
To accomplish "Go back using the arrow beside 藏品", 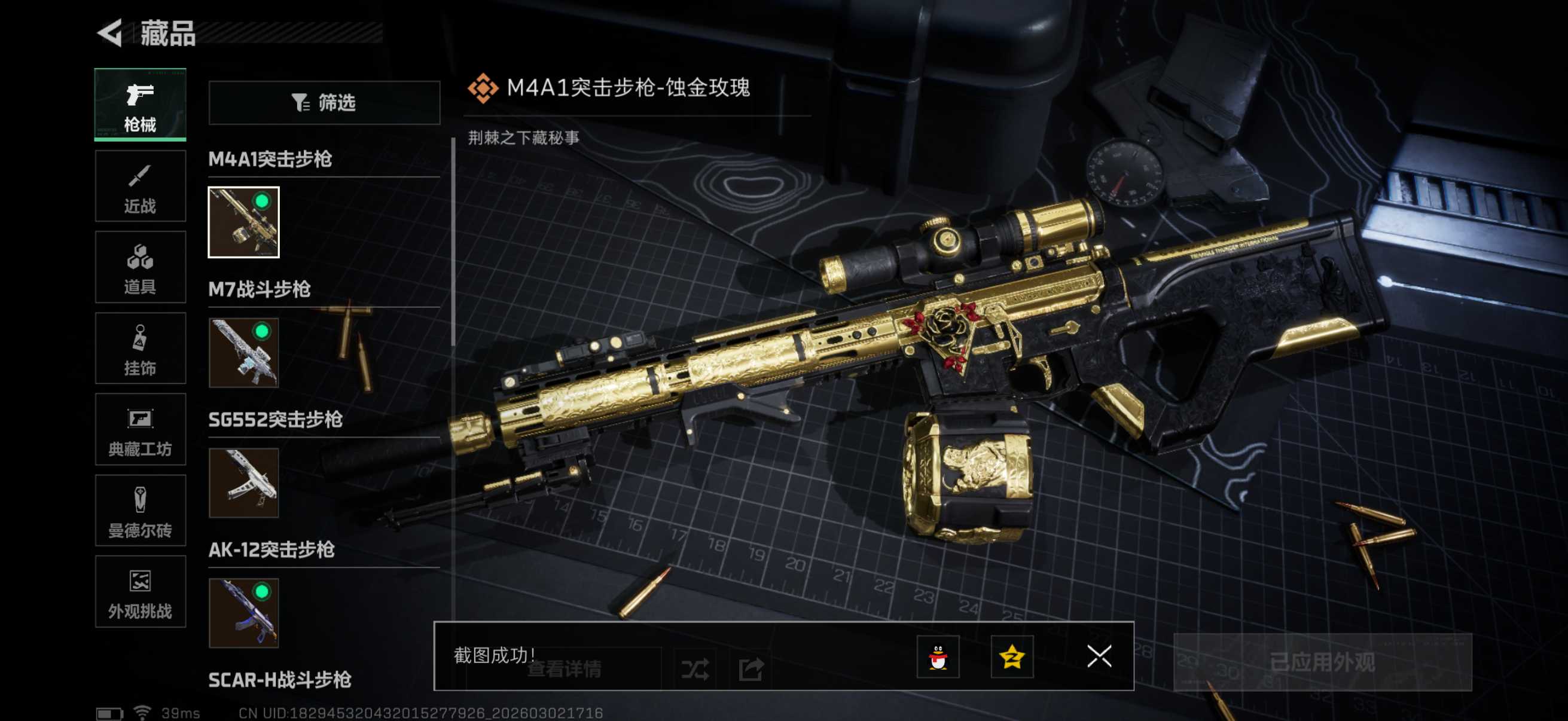I will coord(111,33).
